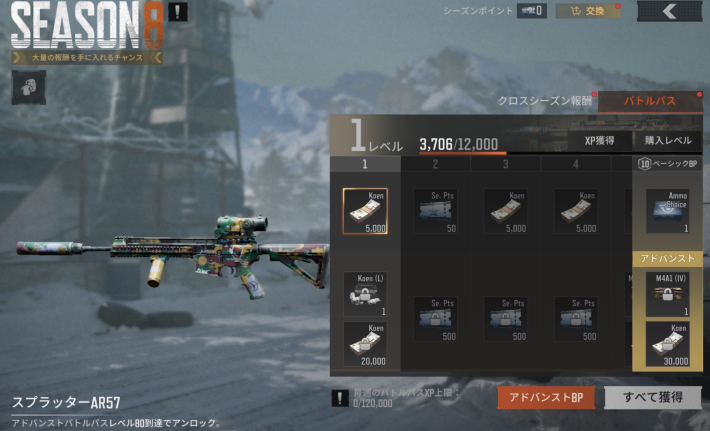Open the XP獲得 button
This screenshot has height=431, width=710.
600,141
